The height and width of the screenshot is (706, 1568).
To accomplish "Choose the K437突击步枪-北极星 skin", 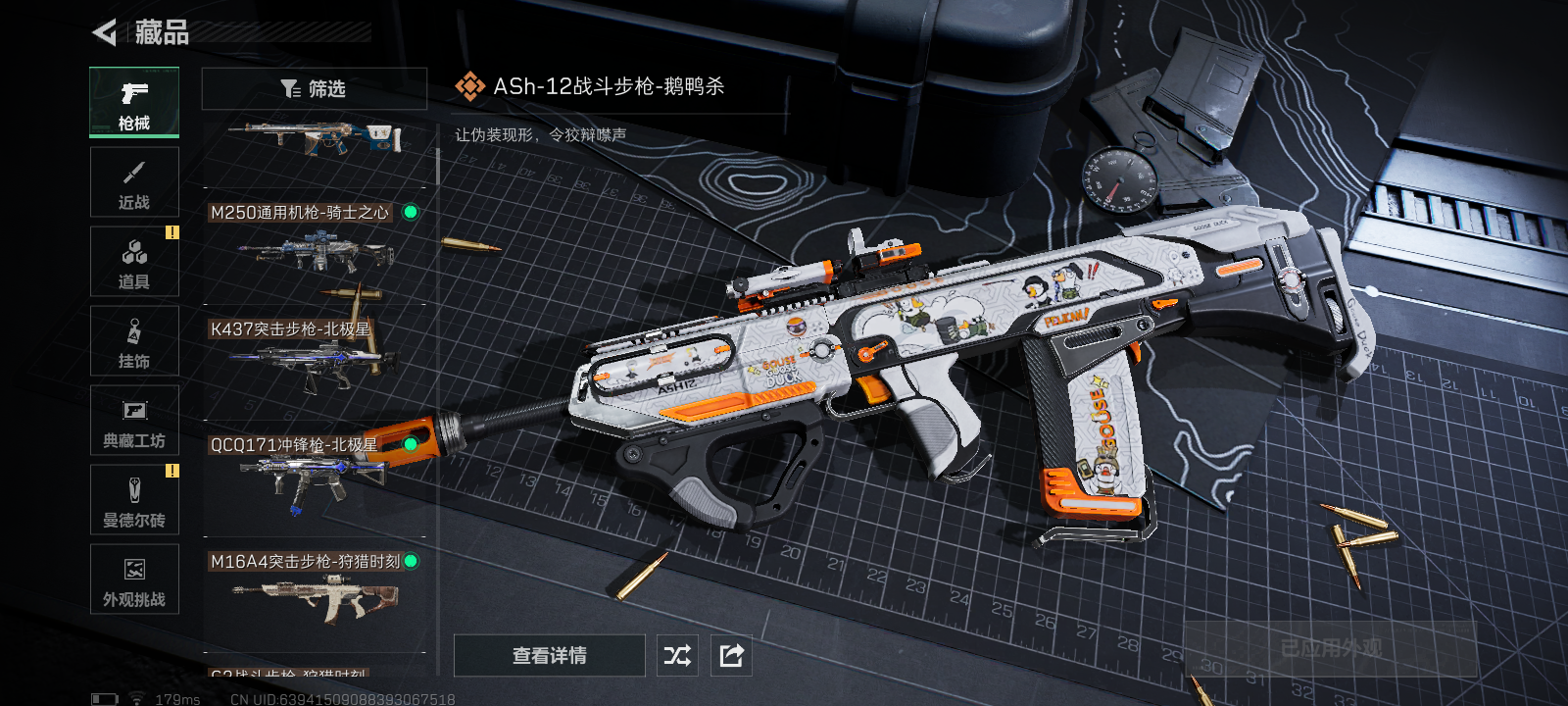I will pyautogui.click(x=314, y=361).
